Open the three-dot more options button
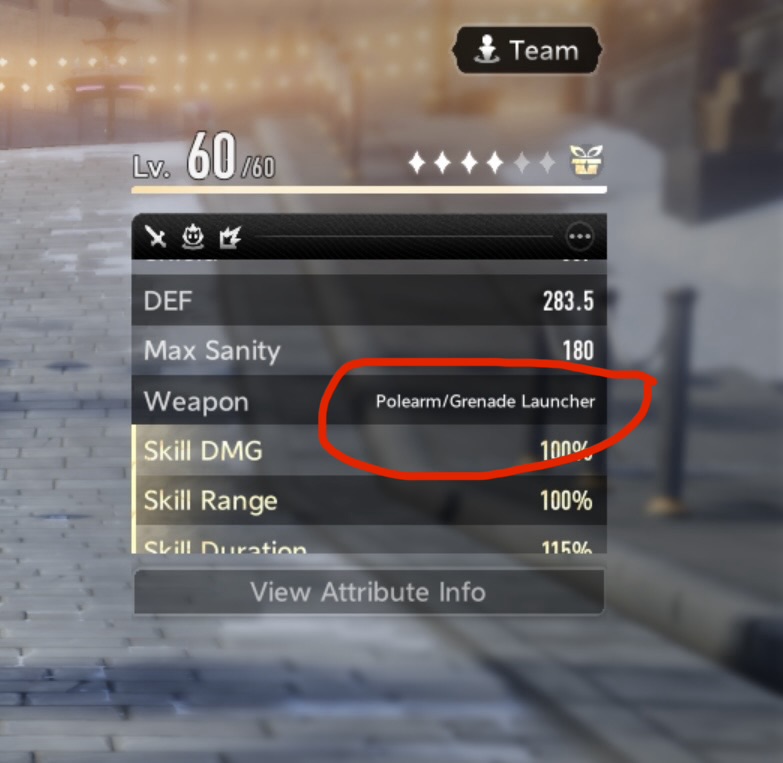 click(x=580, y=237)
